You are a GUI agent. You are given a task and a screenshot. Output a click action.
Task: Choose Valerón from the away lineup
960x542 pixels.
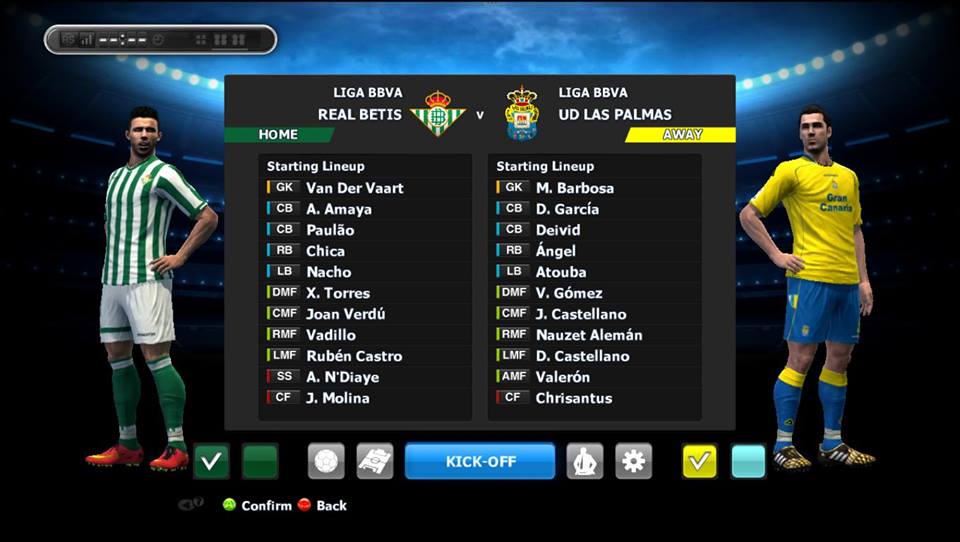click(x=562, y=377)
